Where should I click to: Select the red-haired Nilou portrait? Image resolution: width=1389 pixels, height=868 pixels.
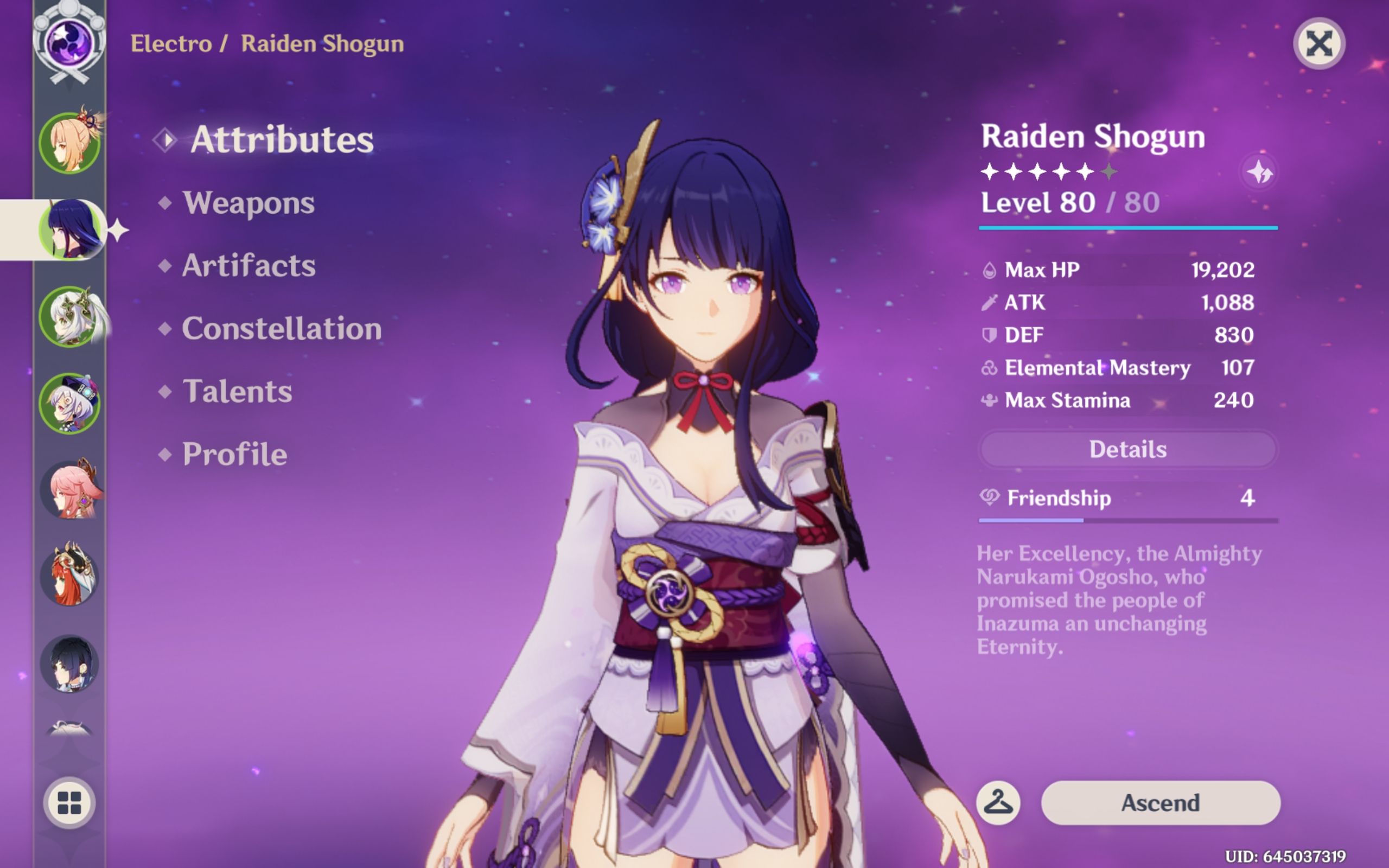(70, 576)
